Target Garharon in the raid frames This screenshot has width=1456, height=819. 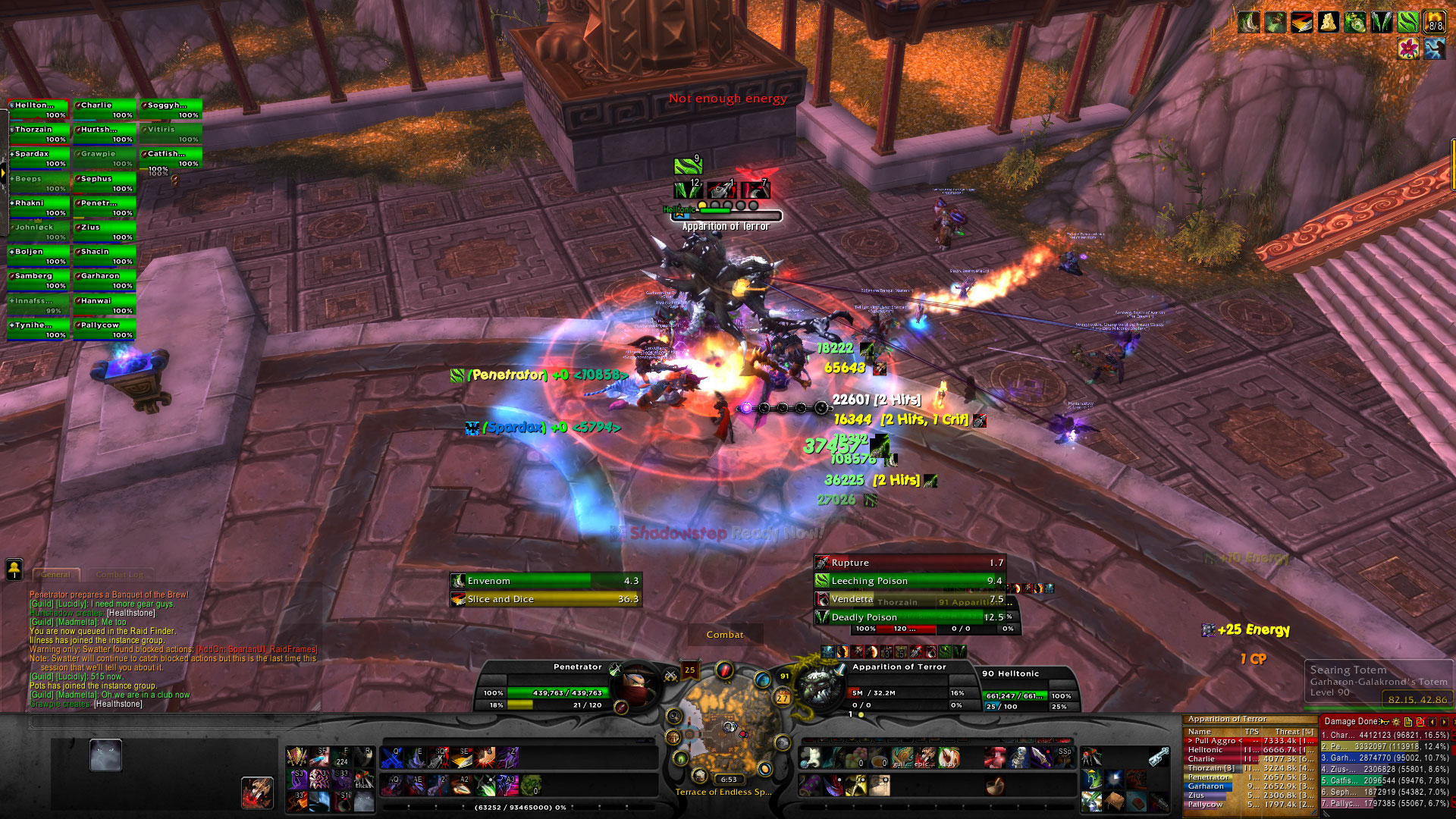[x=105, y=281]
